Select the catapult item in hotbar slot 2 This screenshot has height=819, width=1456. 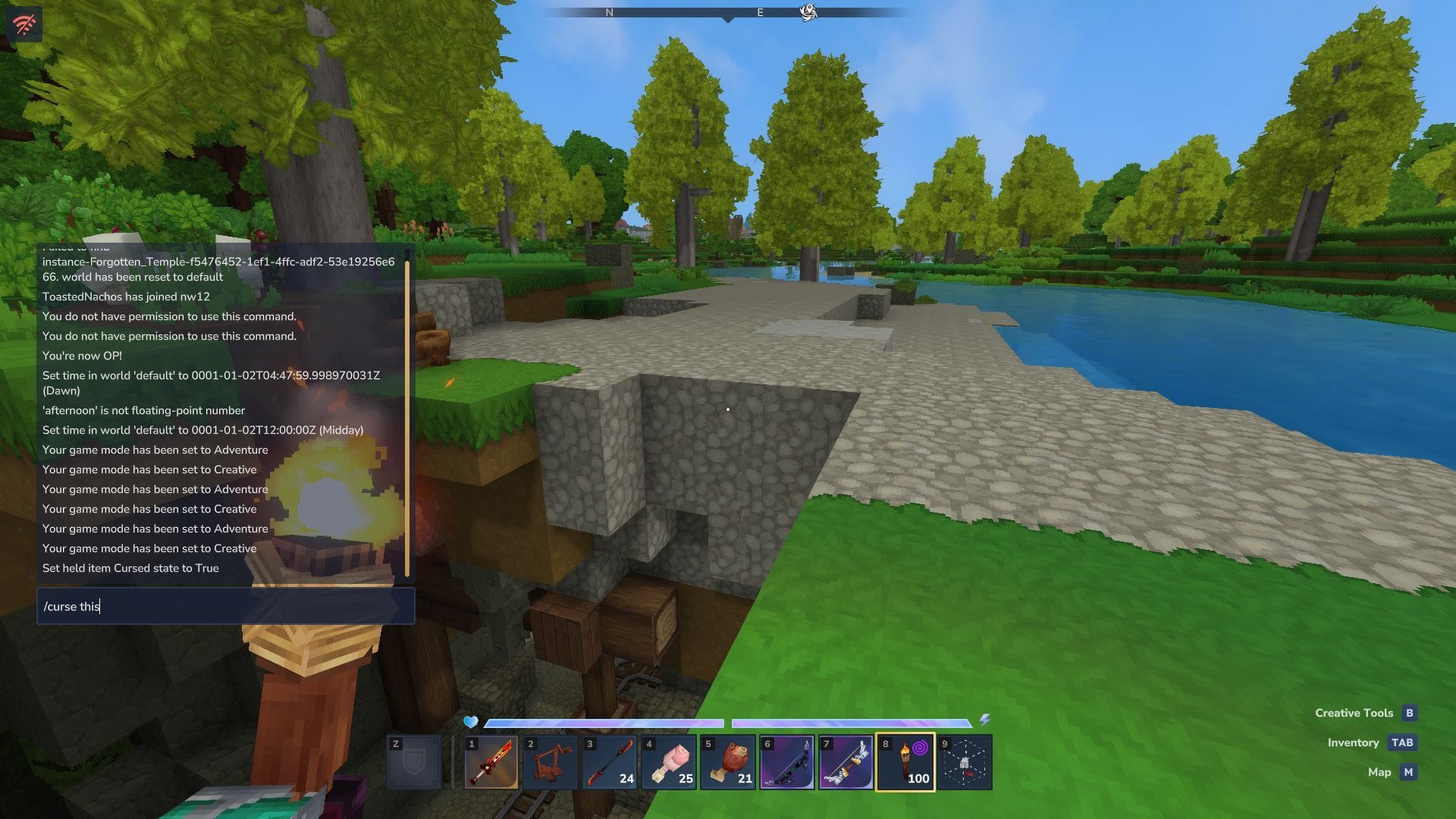[549, 762]
